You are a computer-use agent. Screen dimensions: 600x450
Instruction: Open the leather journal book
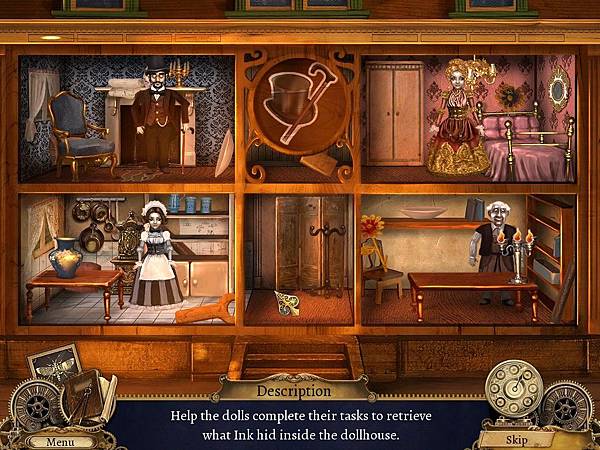83,395
